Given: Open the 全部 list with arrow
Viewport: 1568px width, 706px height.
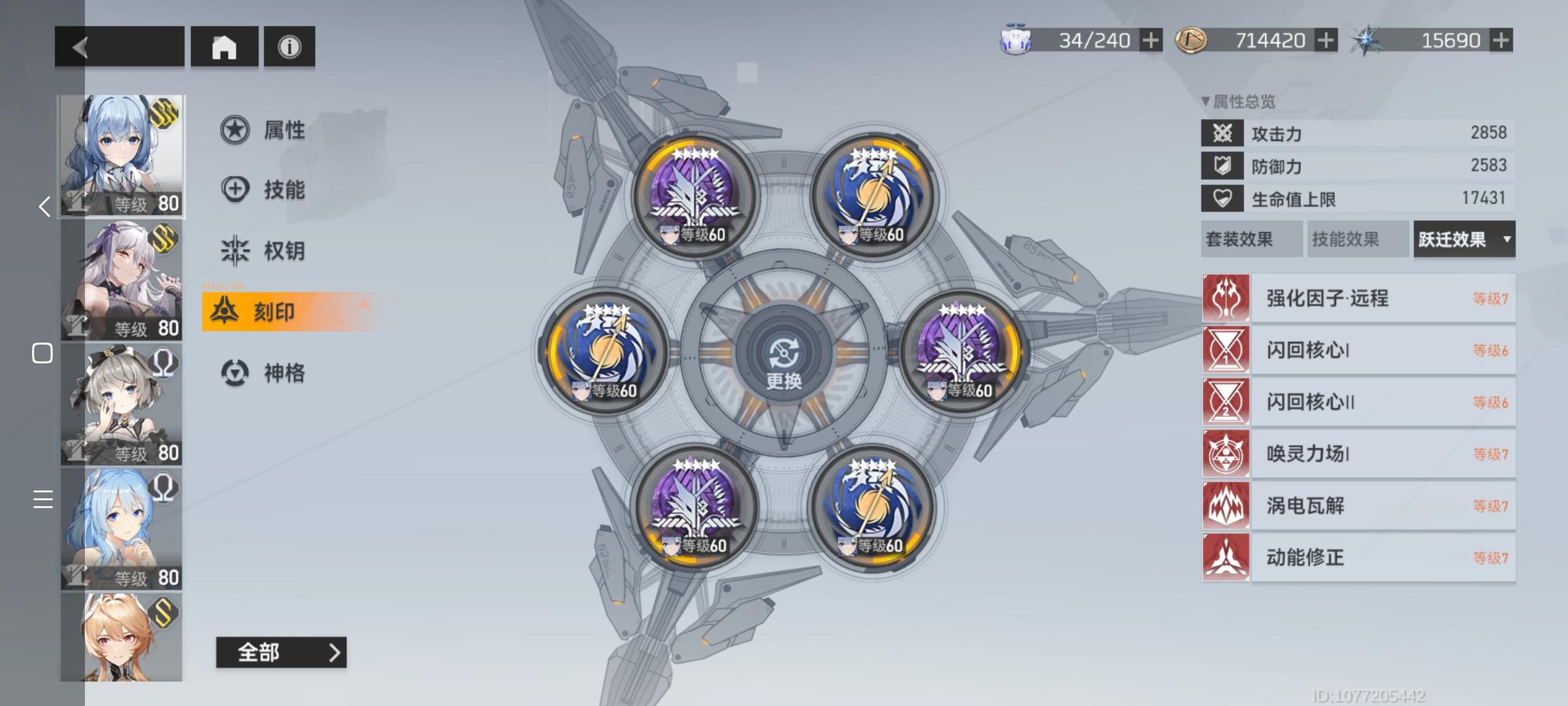Looking at the screenshot, I should [x=281, y=652].
